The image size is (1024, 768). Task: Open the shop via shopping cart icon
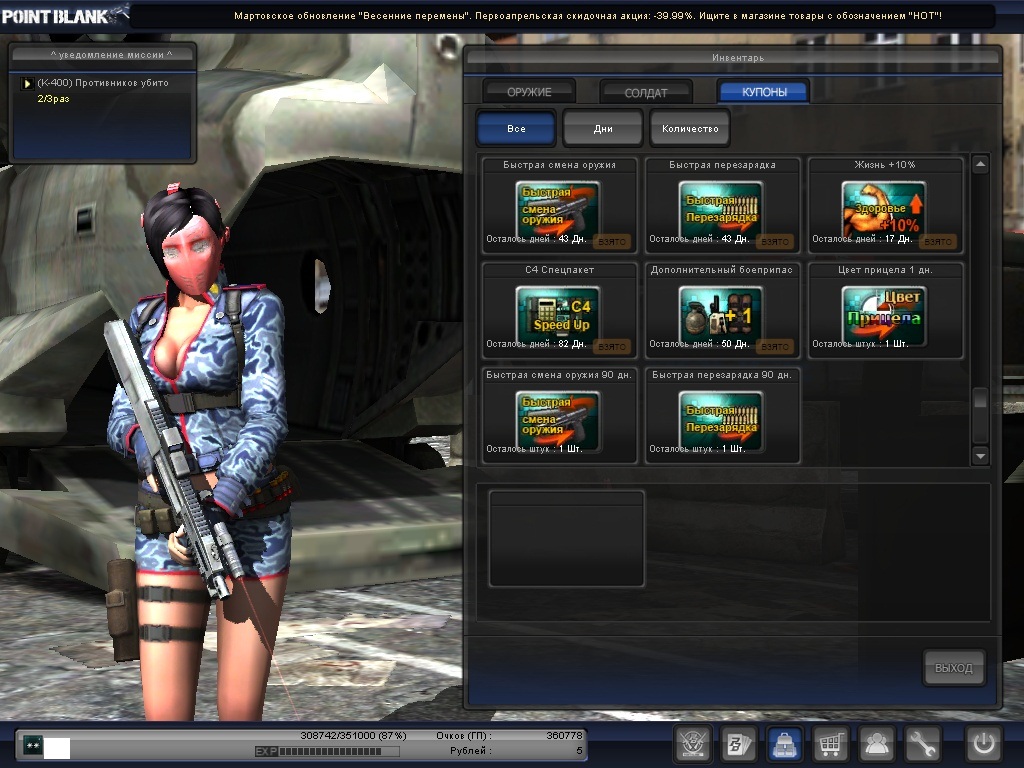click(831, 744)
